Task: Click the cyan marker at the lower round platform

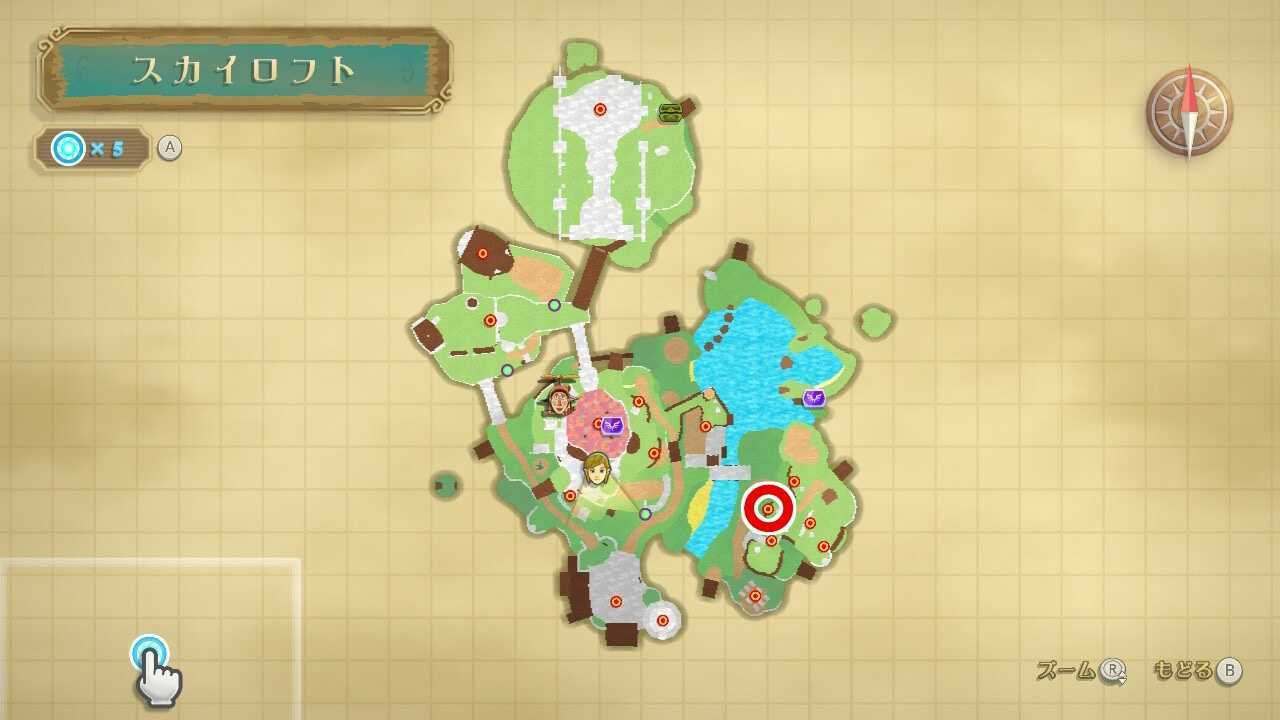Action: coord(662,621)
